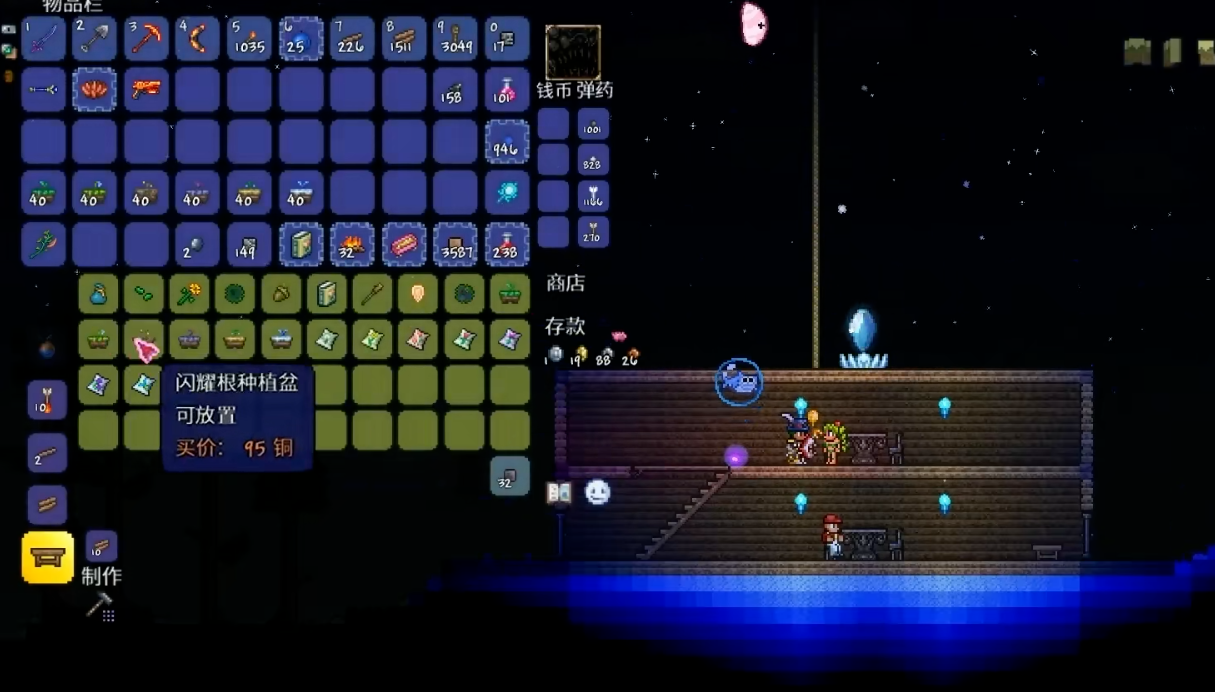Image resolution: width=1215 pixels, height=692 pixels.
Task: Click the campfire stack of 32
Action: pos(352,244)
